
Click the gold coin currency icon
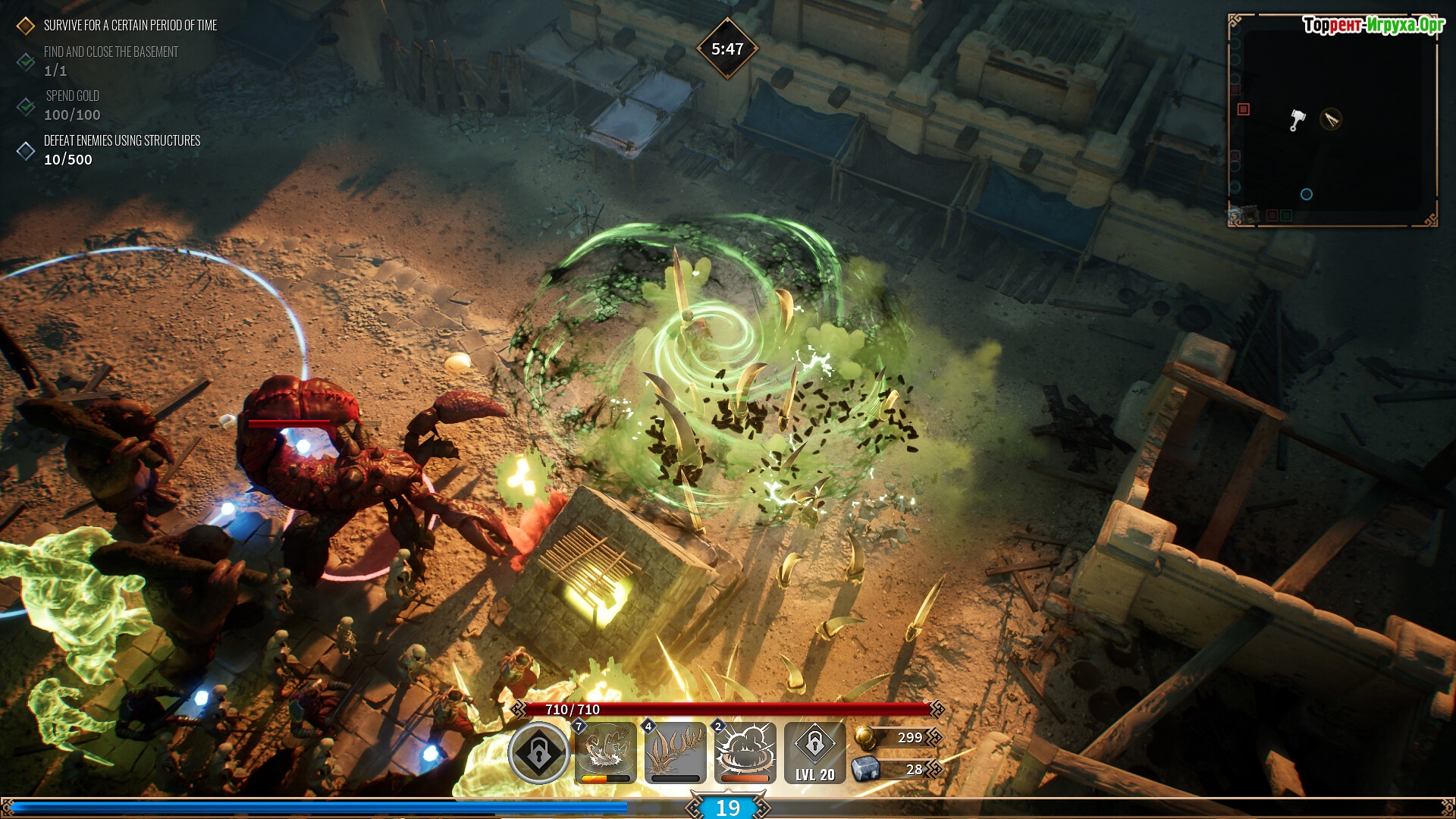pyautogui.click(x=864, y=737)
